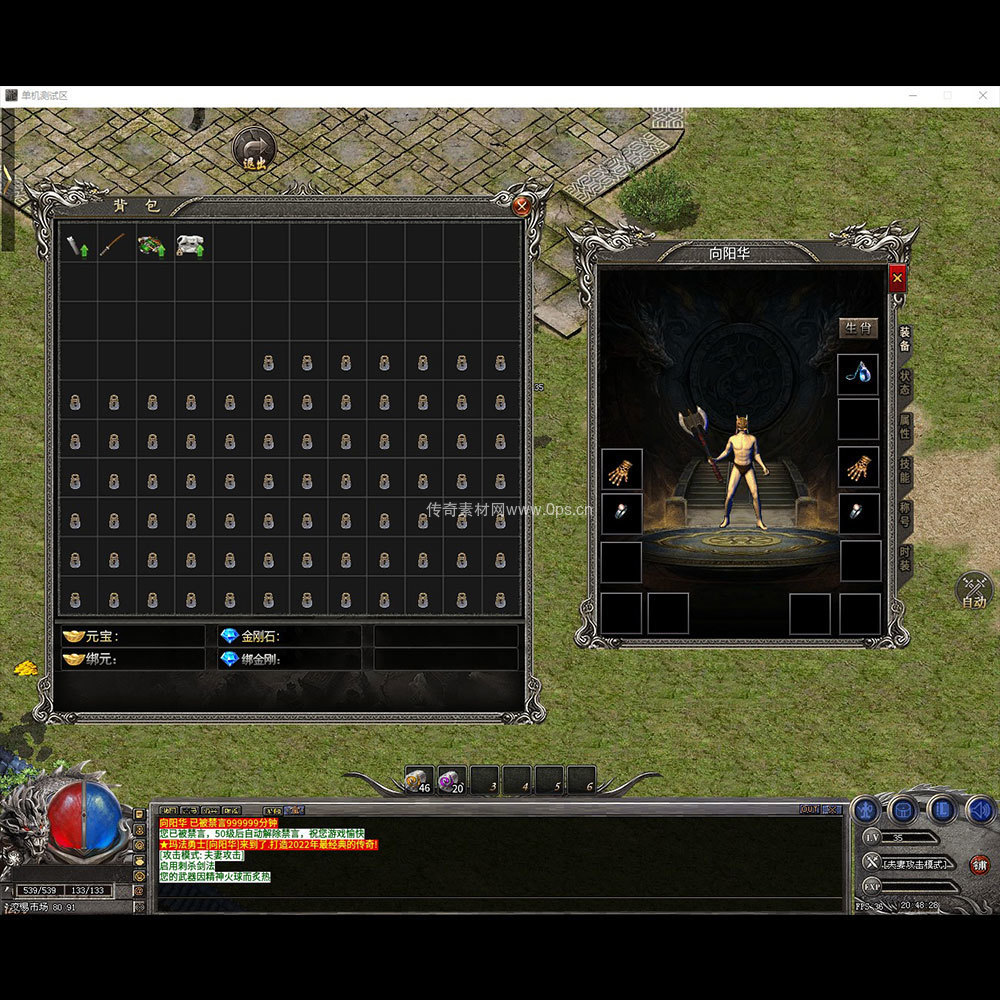Close the 背包 backpack window

[521, 206]
